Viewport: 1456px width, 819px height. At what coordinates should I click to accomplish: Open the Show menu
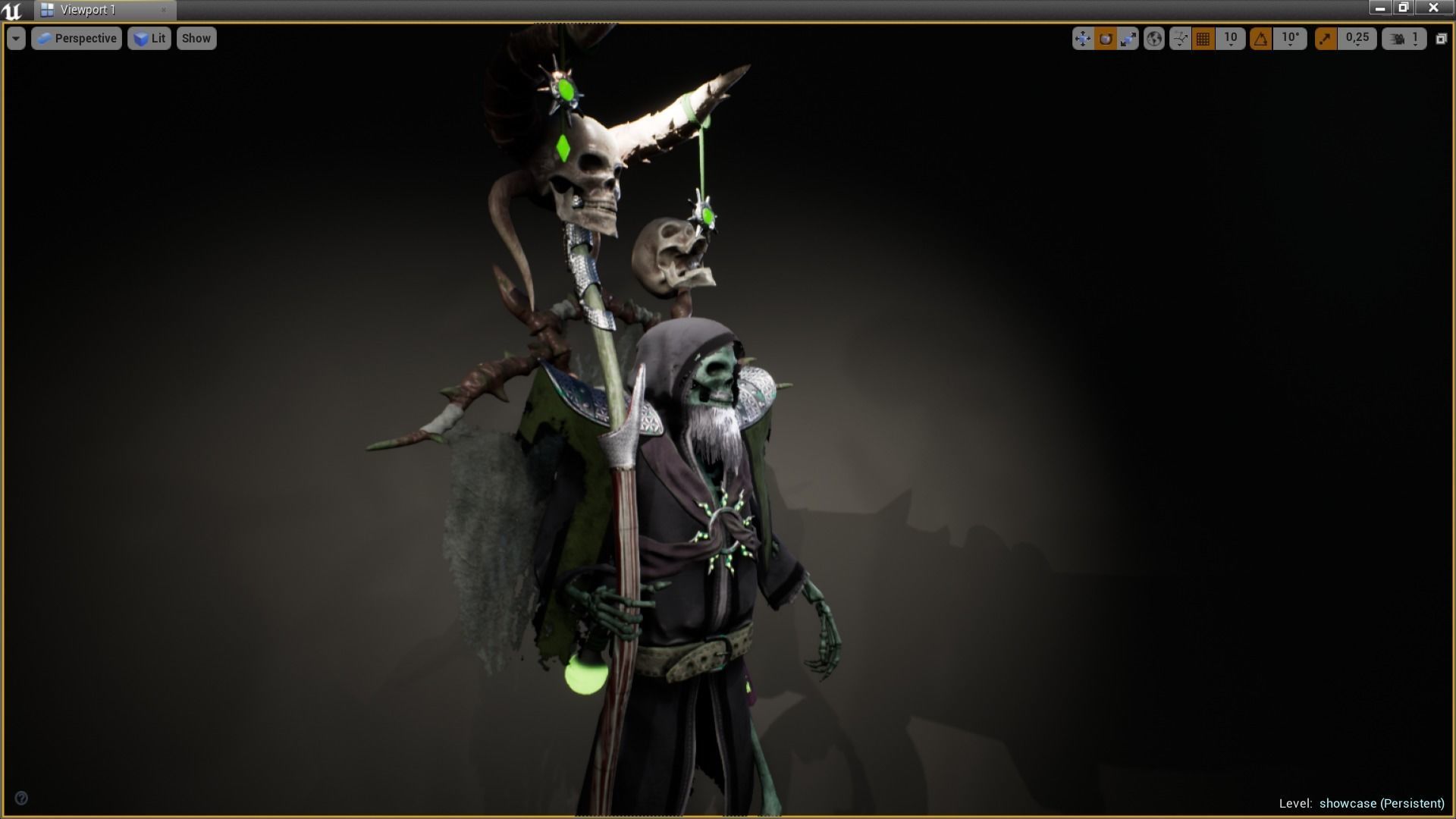point(196,38)
